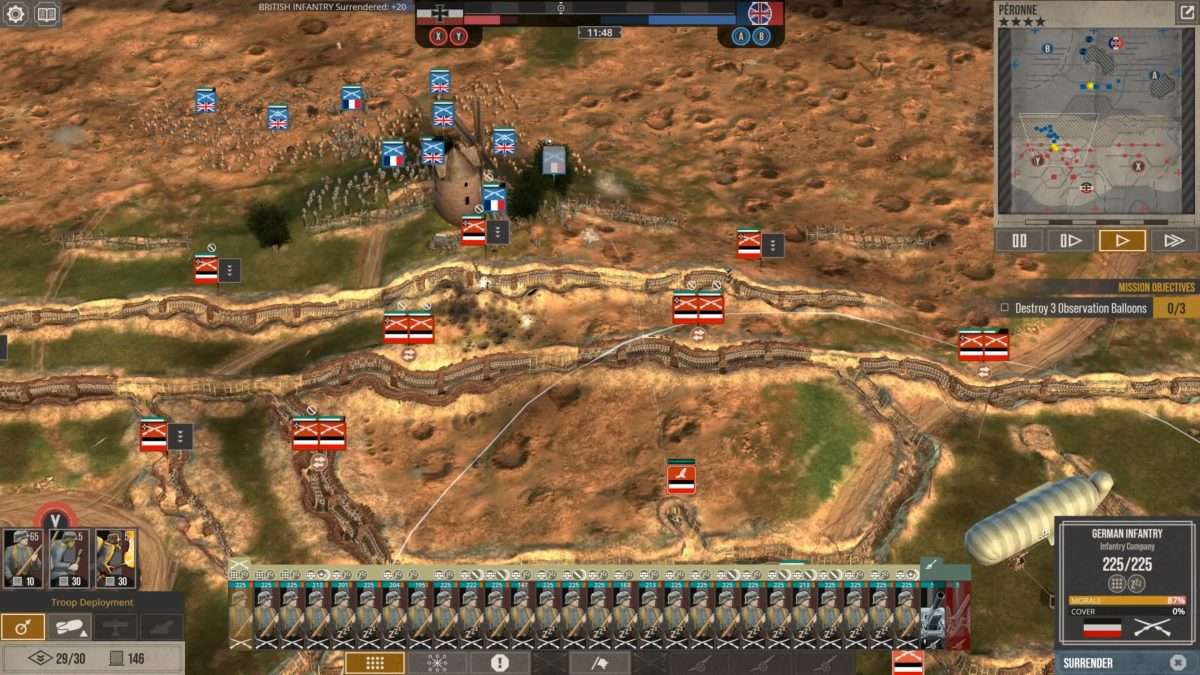Set game to normal play speed
The height and width of the screenshot is (675, 1200).
[x=1122, y=240]
